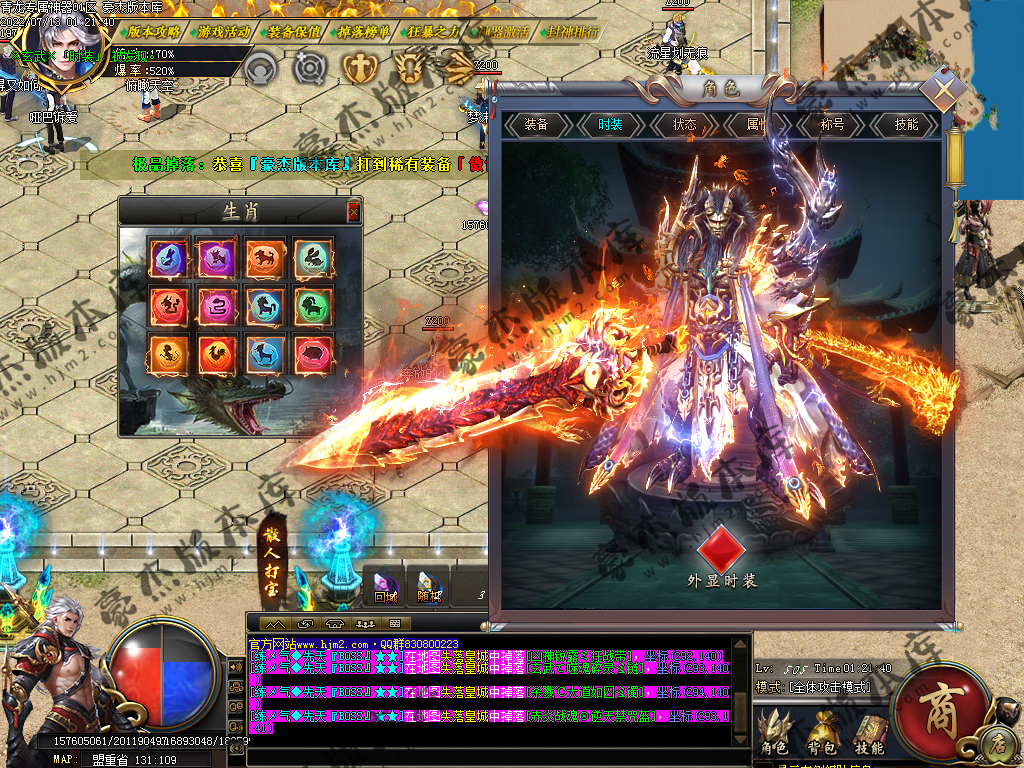Close the 生肖 zodiac window
The width and height of the screenshot is (1024, 768).
353,211
